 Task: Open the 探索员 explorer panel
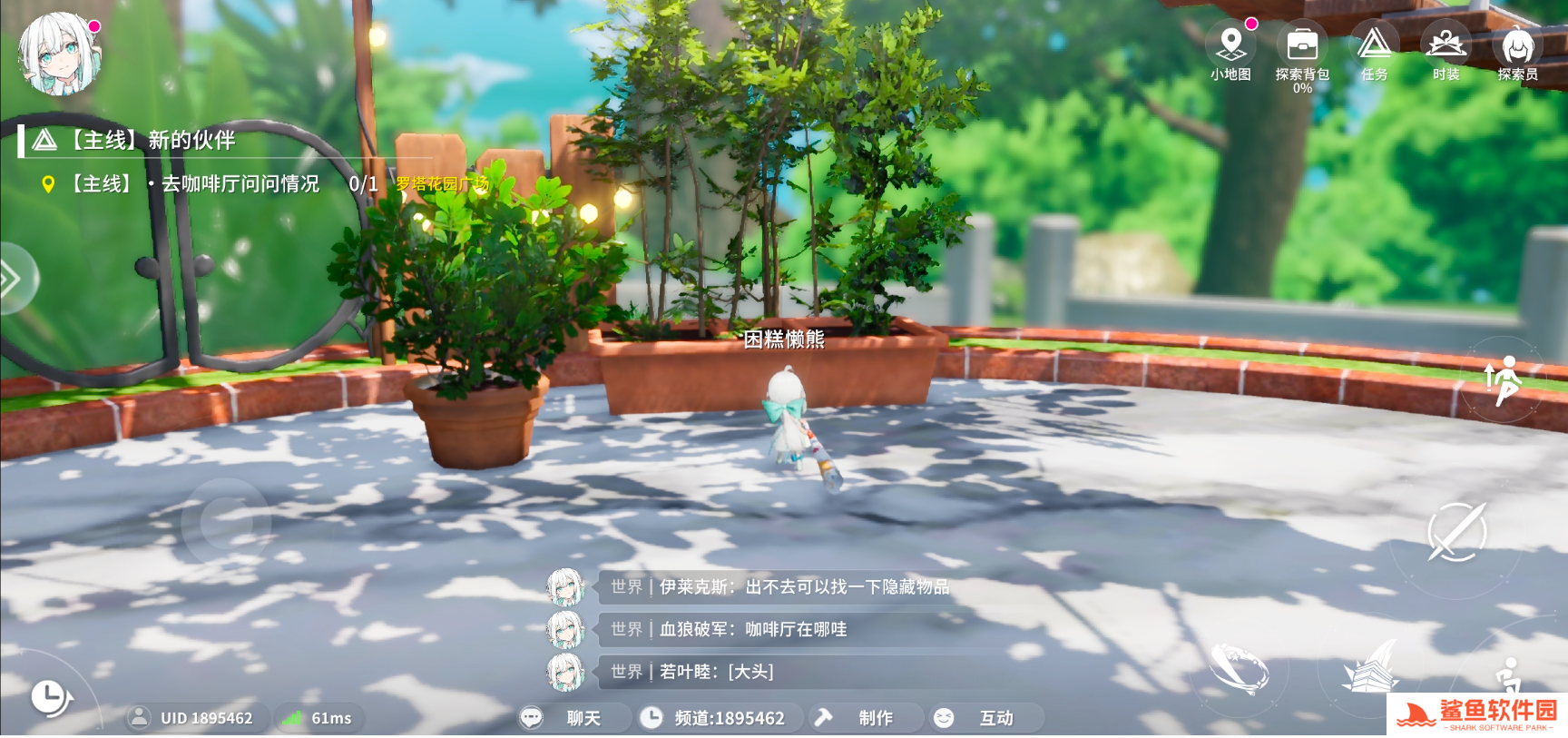click(x=1516, y=44)
